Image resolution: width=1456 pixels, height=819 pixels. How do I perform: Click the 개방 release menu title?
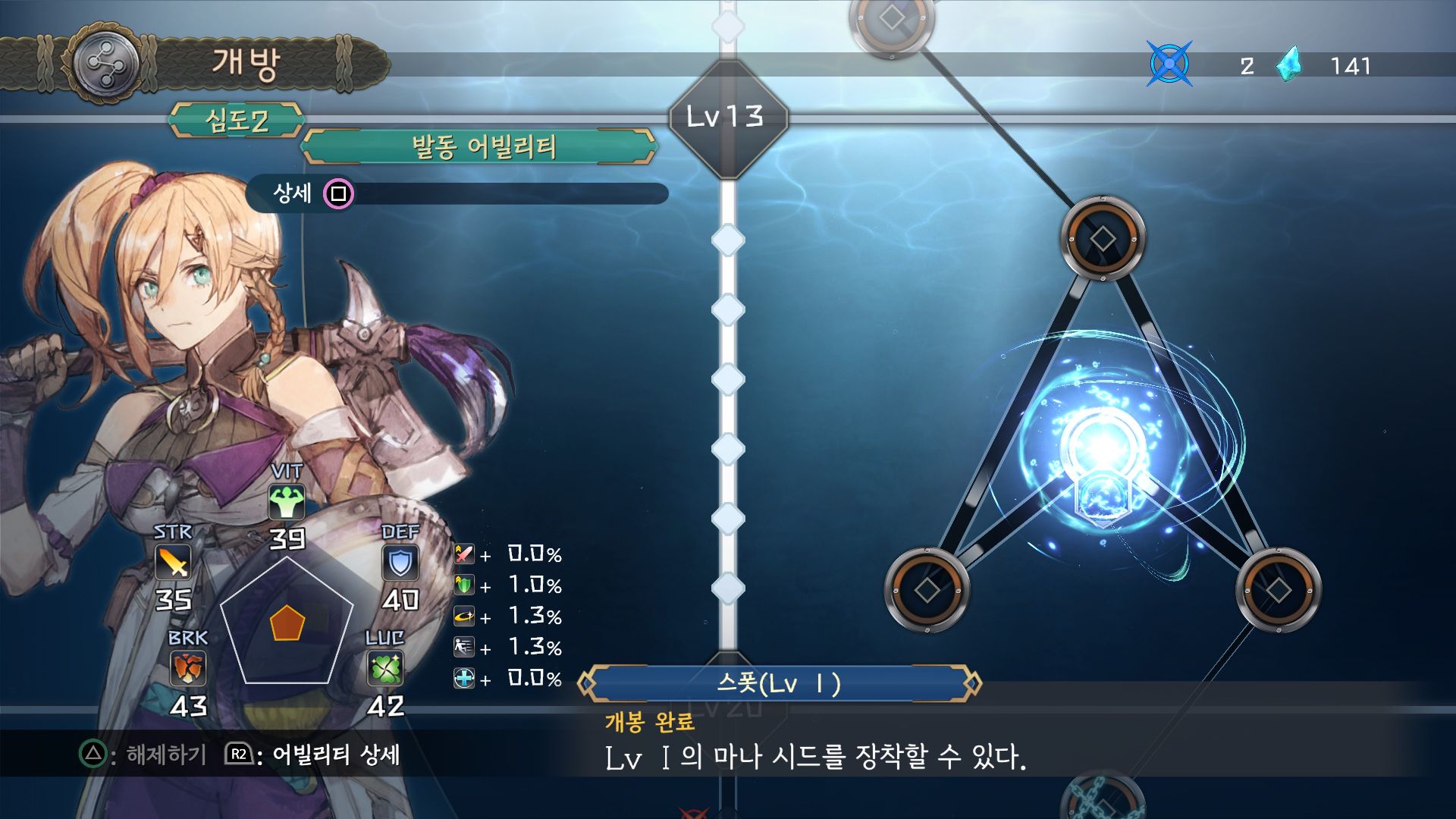[x=246, y=63]
